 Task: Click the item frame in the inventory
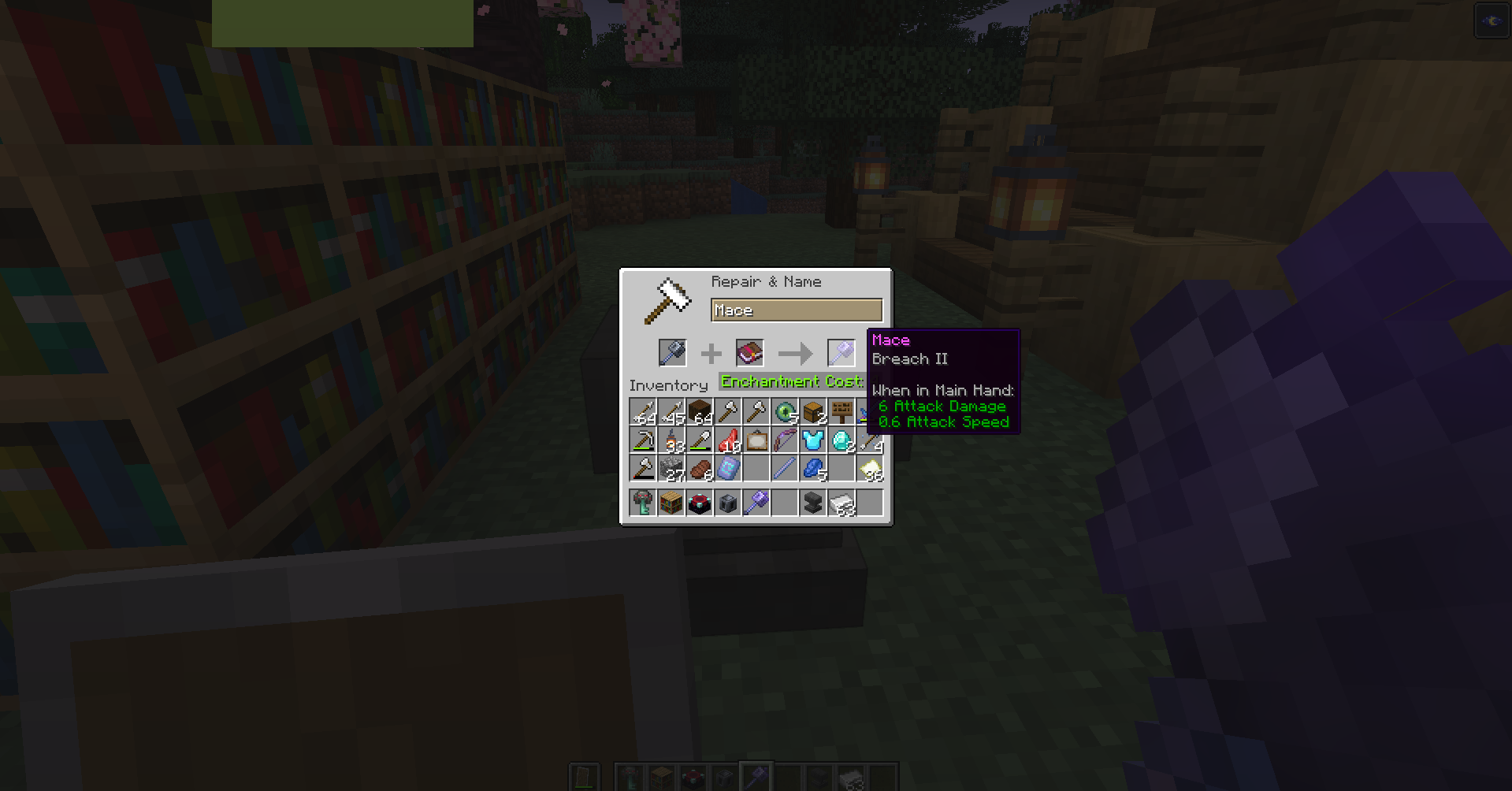[757, 440]
